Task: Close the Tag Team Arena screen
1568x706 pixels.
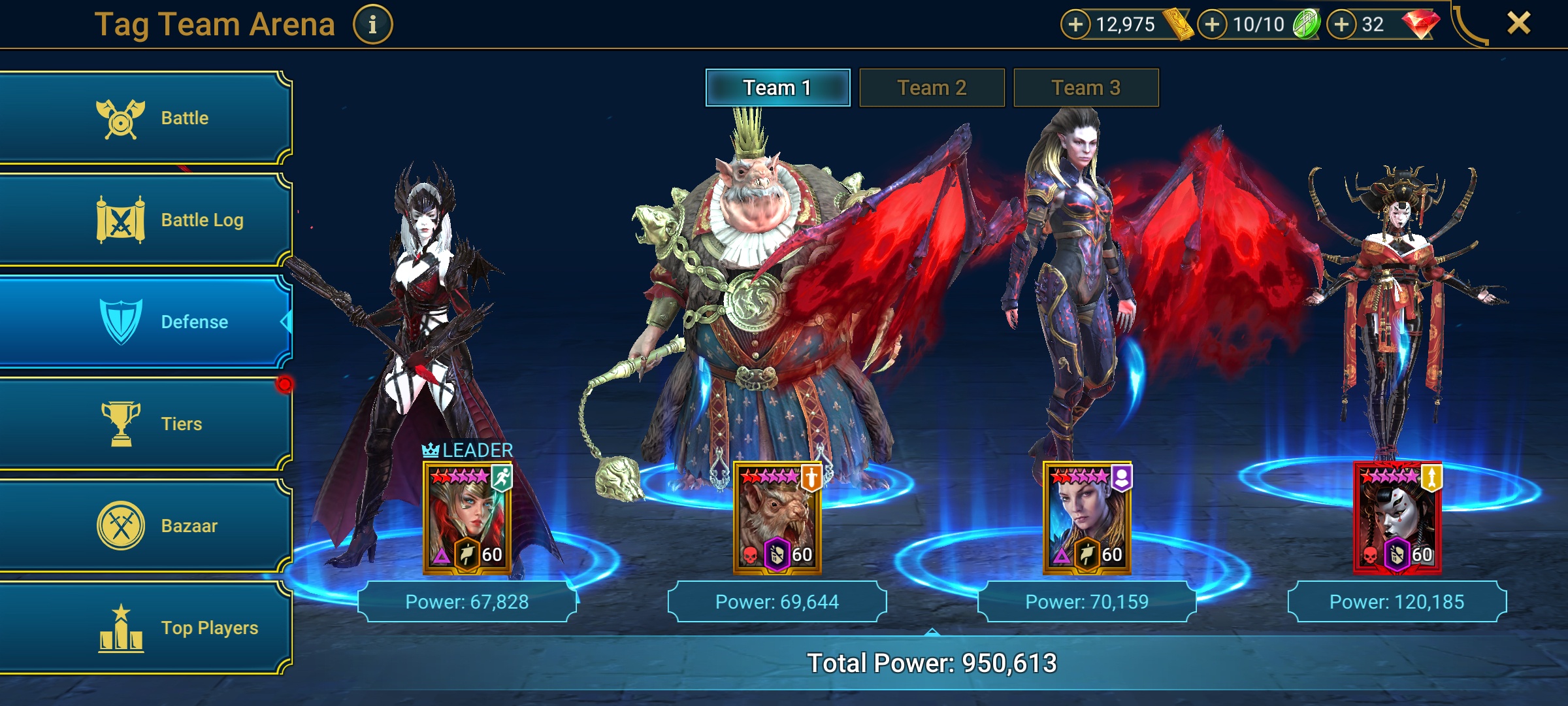Action: pyautogui.click(x=1518, y=24)
